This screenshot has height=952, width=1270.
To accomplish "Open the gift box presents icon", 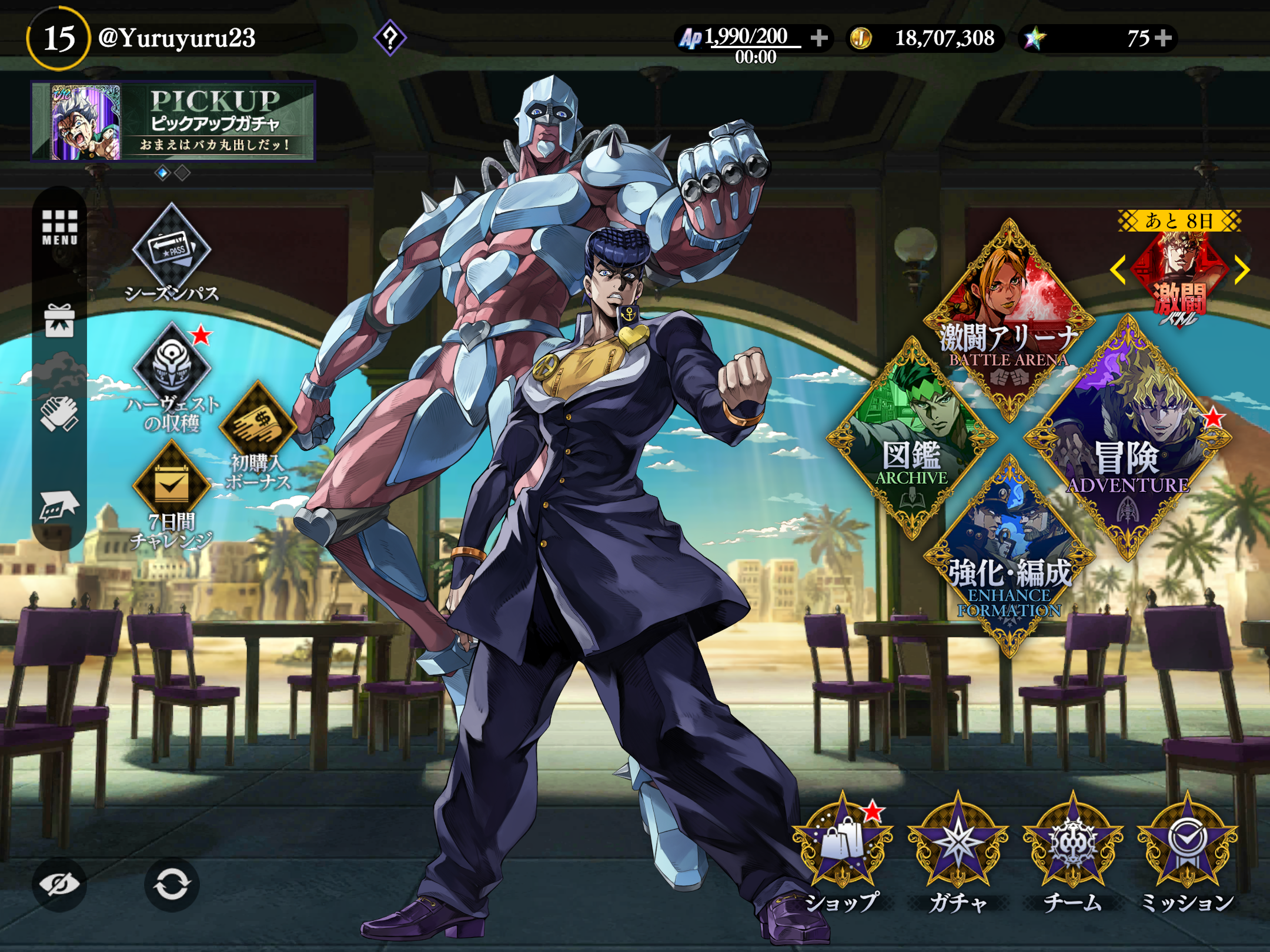I will [x=59, y=321].
